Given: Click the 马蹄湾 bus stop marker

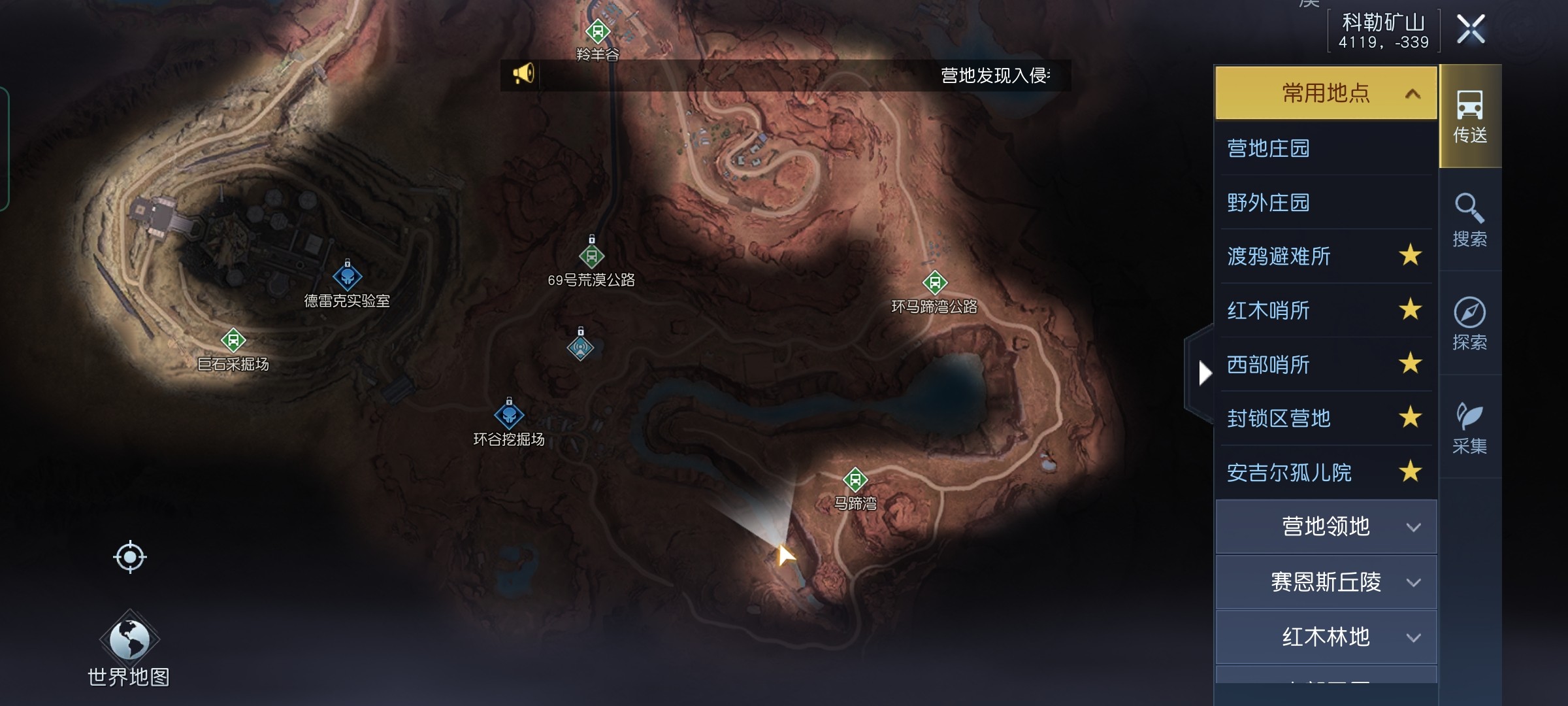Looking at the screenshot, I should (855, 480).
